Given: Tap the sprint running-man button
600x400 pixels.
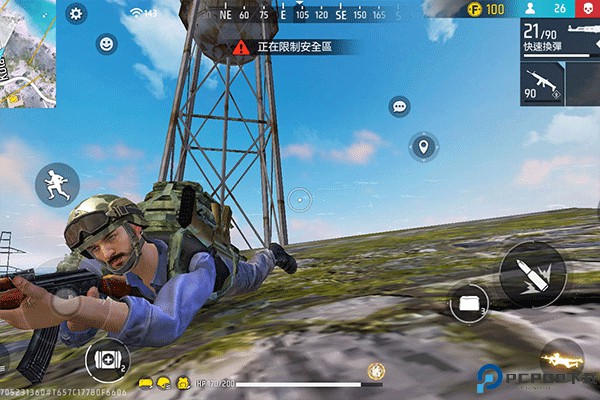Looking at the screenshot, I should (57, 185).
